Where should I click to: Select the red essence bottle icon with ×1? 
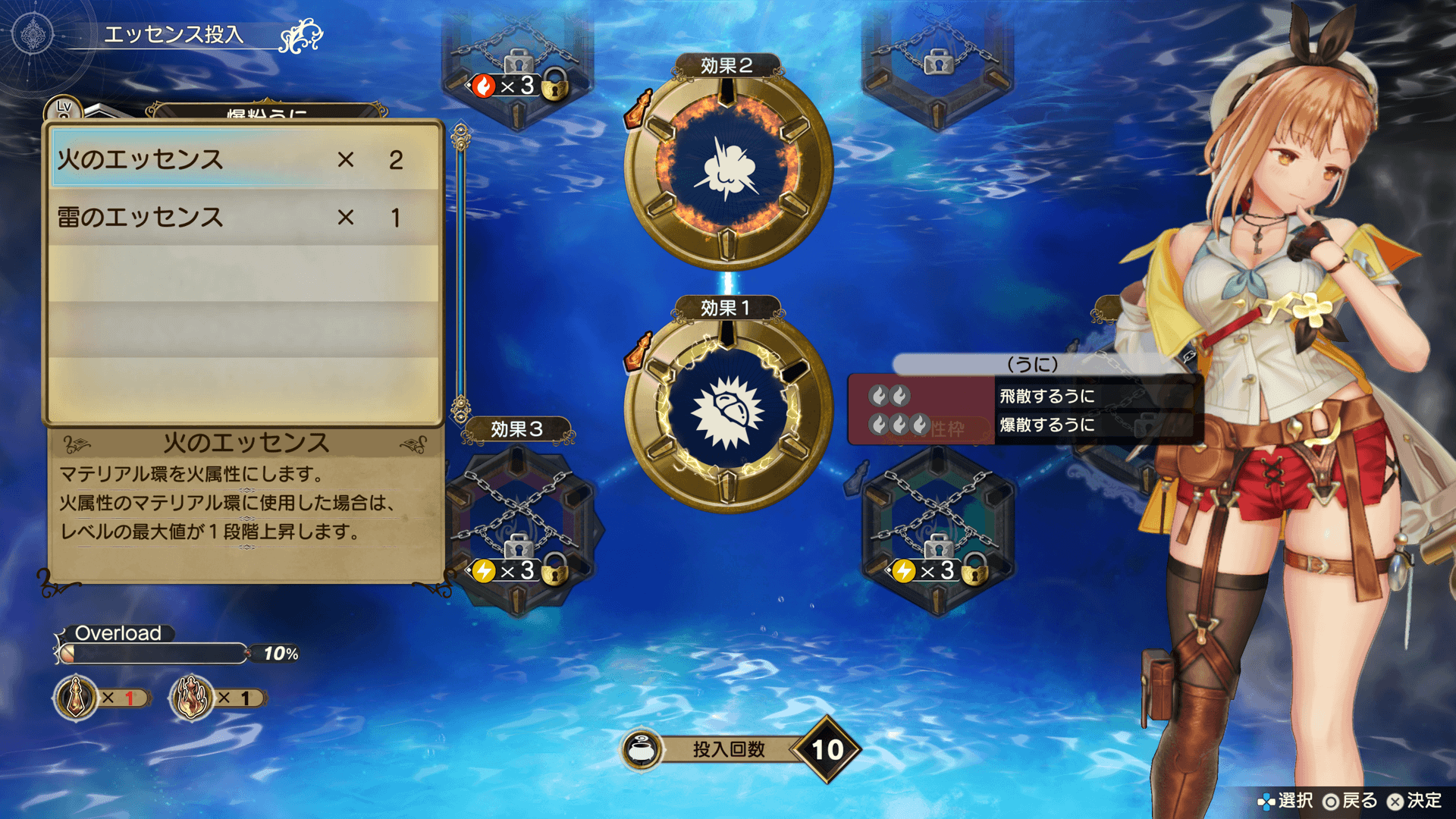point(76,697)
